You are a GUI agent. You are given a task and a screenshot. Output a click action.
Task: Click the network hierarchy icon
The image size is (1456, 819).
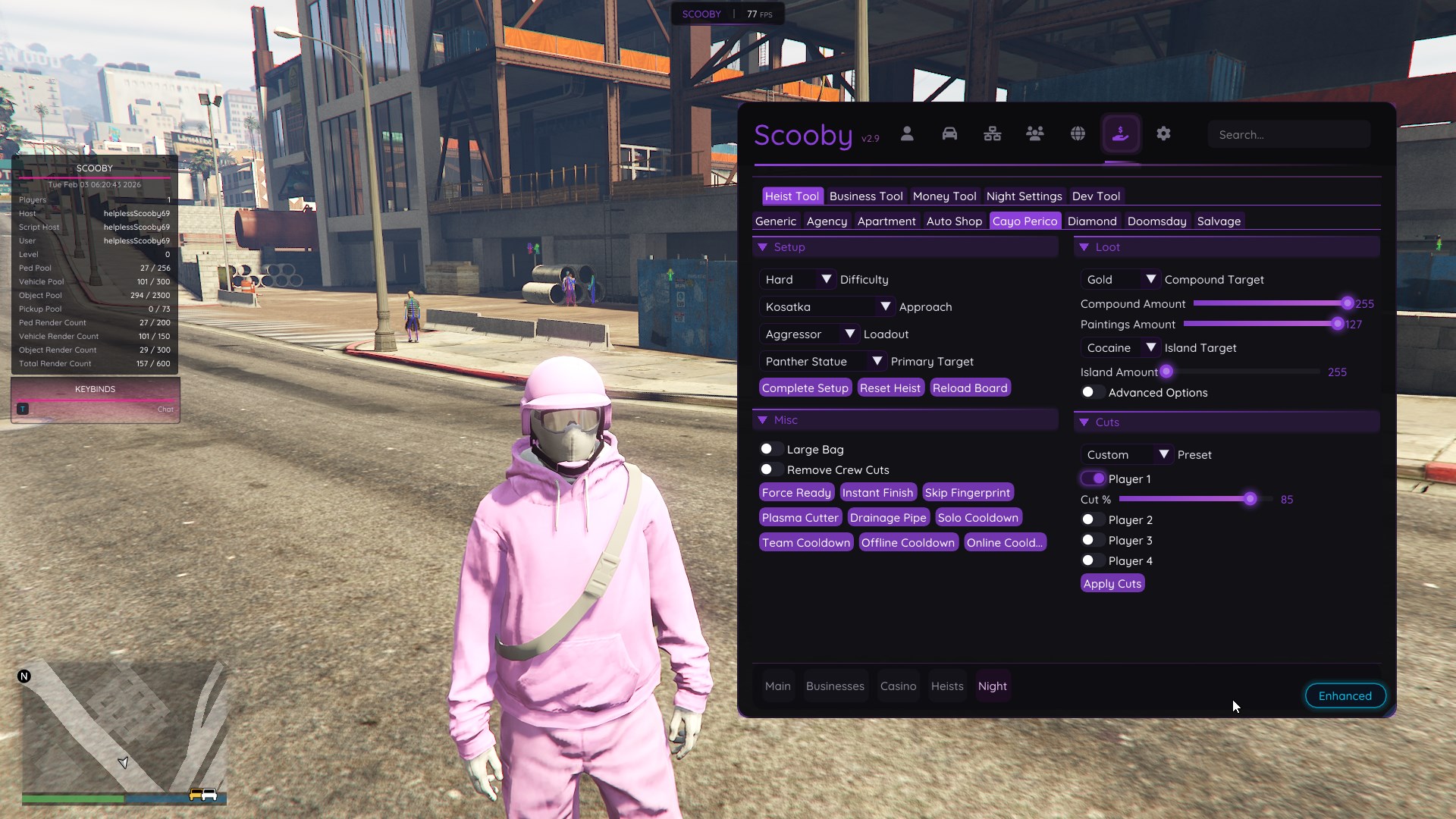tap(992, 133)
